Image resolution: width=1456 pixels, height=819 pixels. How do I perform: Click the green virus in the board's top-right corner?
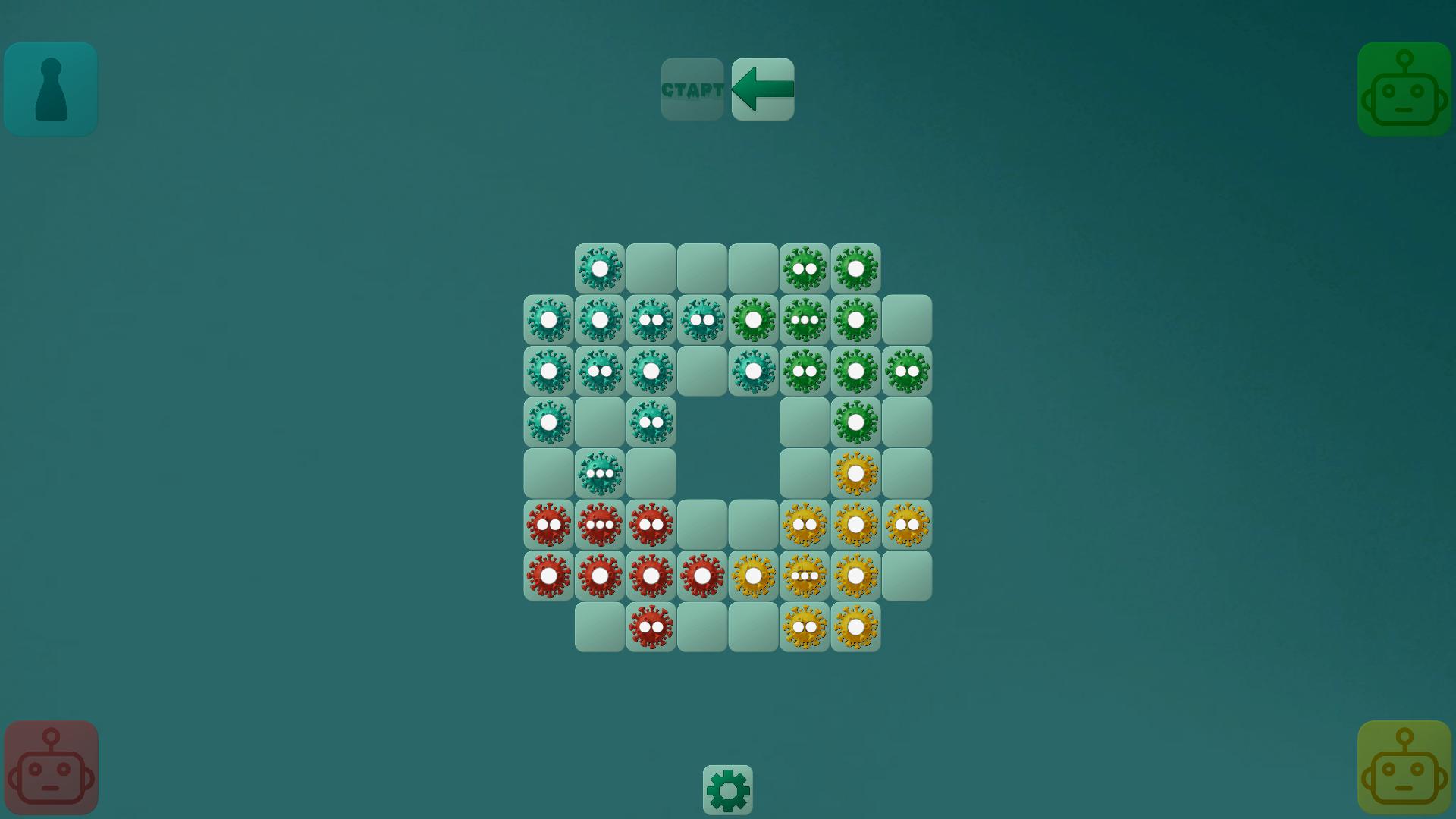(x=855, y=268)
